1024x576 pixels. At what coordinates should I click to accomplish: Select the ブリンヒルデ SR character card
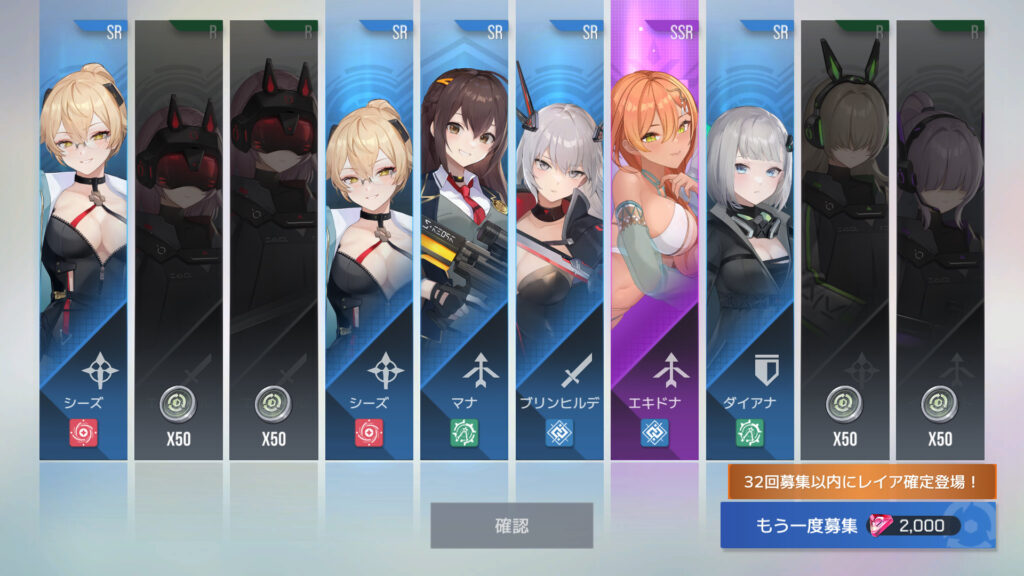(559, 240)
